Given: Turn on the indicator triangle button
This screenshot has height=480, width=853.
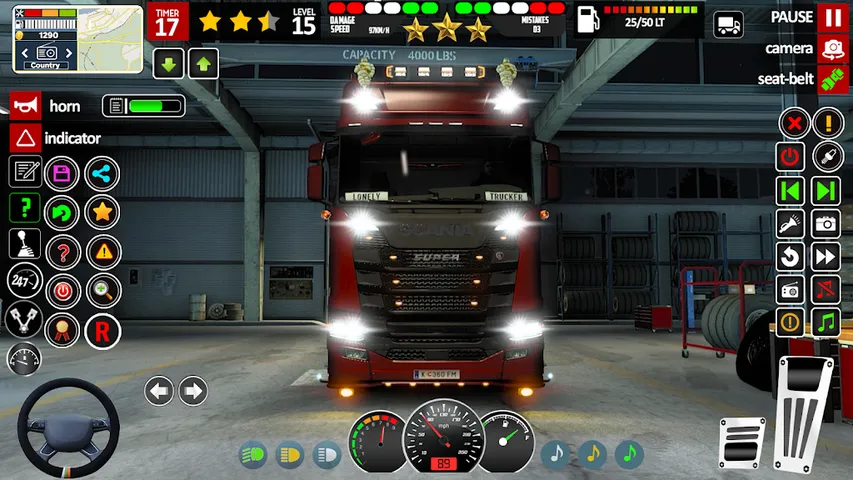Looking at the screenshot, I should click(24, 138).
